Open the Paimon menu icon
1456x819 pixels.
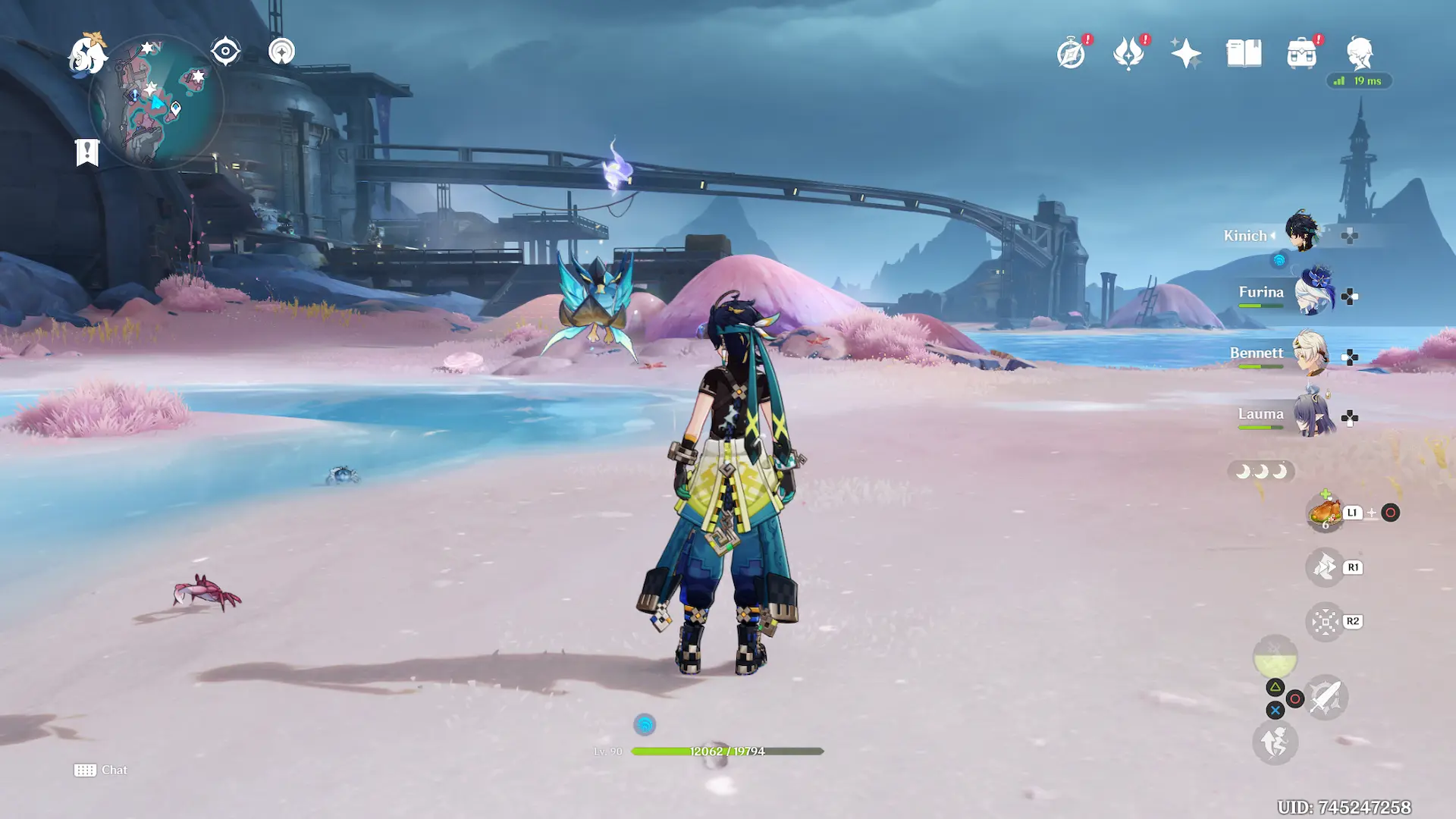click(86, 54)
